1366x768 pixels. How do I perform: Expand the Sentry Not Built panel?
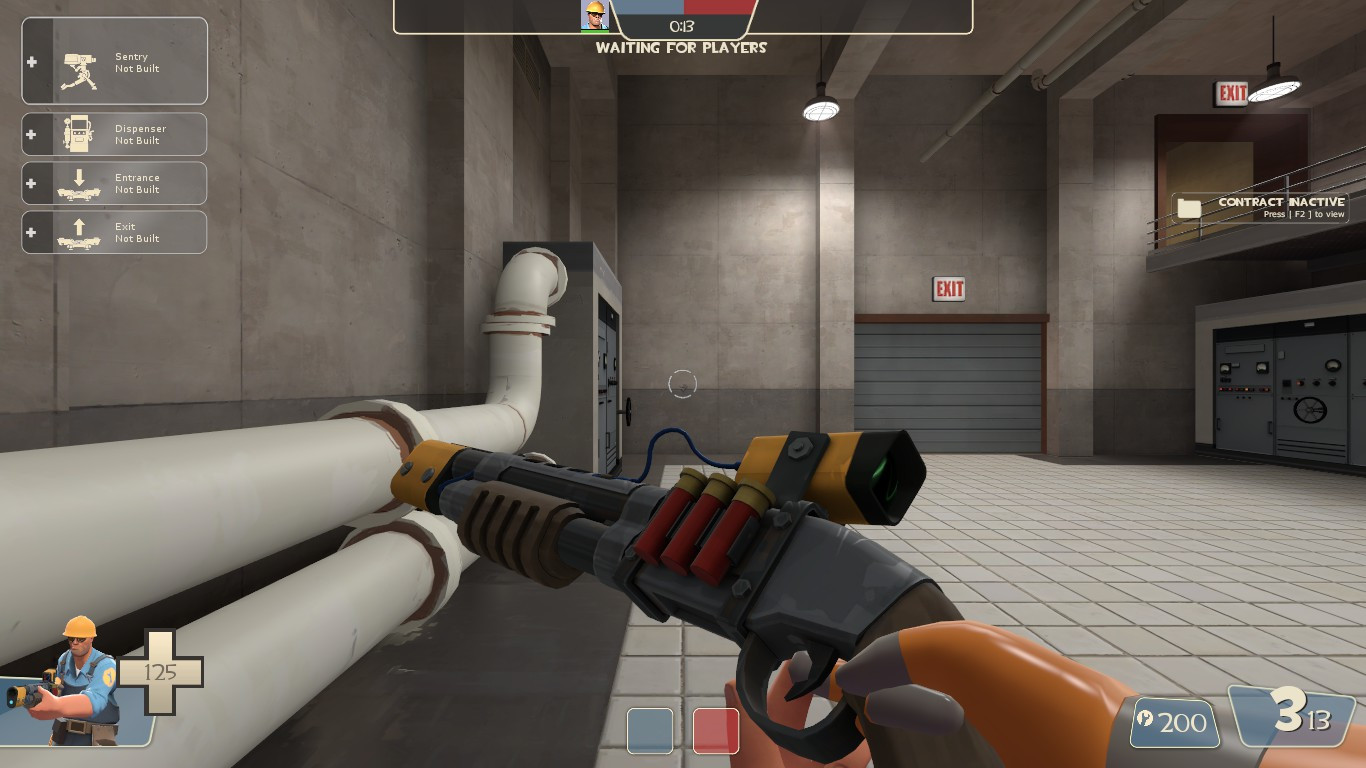130,60
